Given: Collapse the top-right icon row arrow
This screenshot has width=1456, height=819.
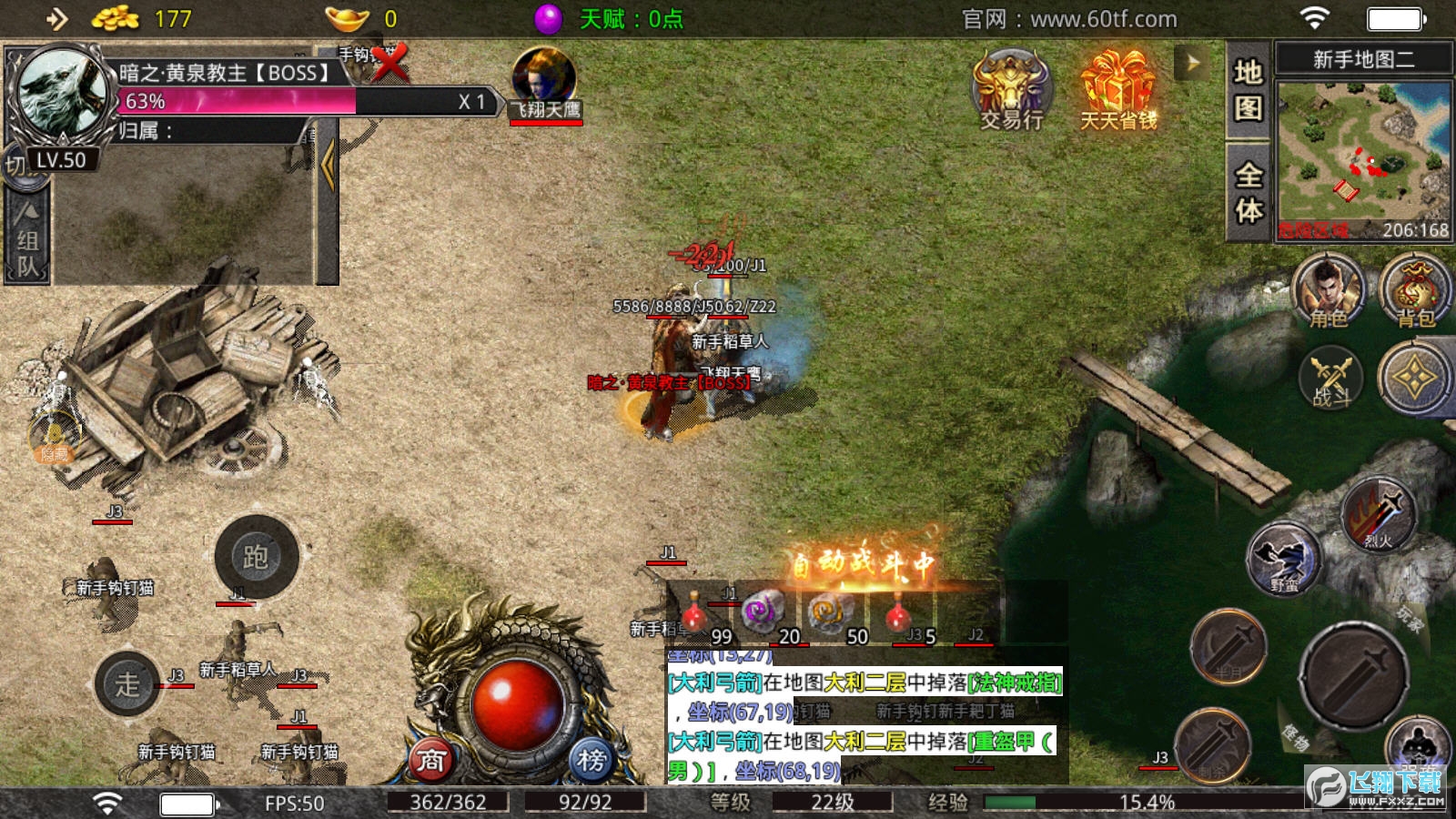Looking at the screenshot, I should pos(1192,64).
